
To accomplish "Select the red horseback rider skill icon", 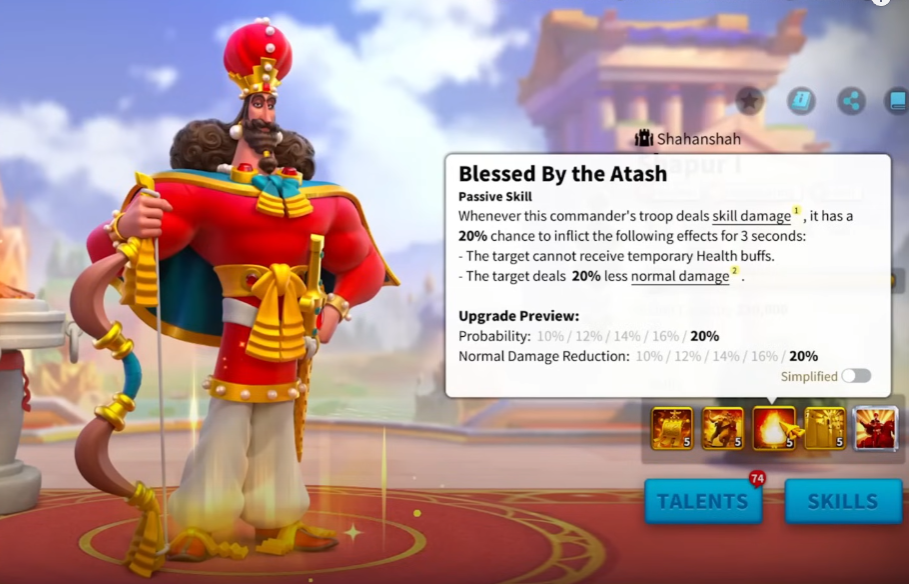I will (x=875, y=428).
